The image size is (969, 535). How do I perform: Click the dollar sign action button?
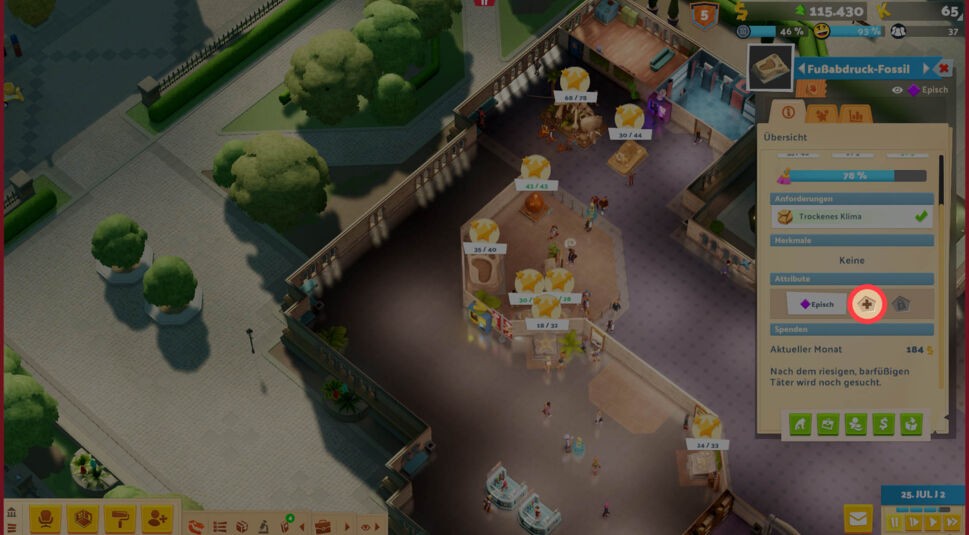click(x=883, y=425)
